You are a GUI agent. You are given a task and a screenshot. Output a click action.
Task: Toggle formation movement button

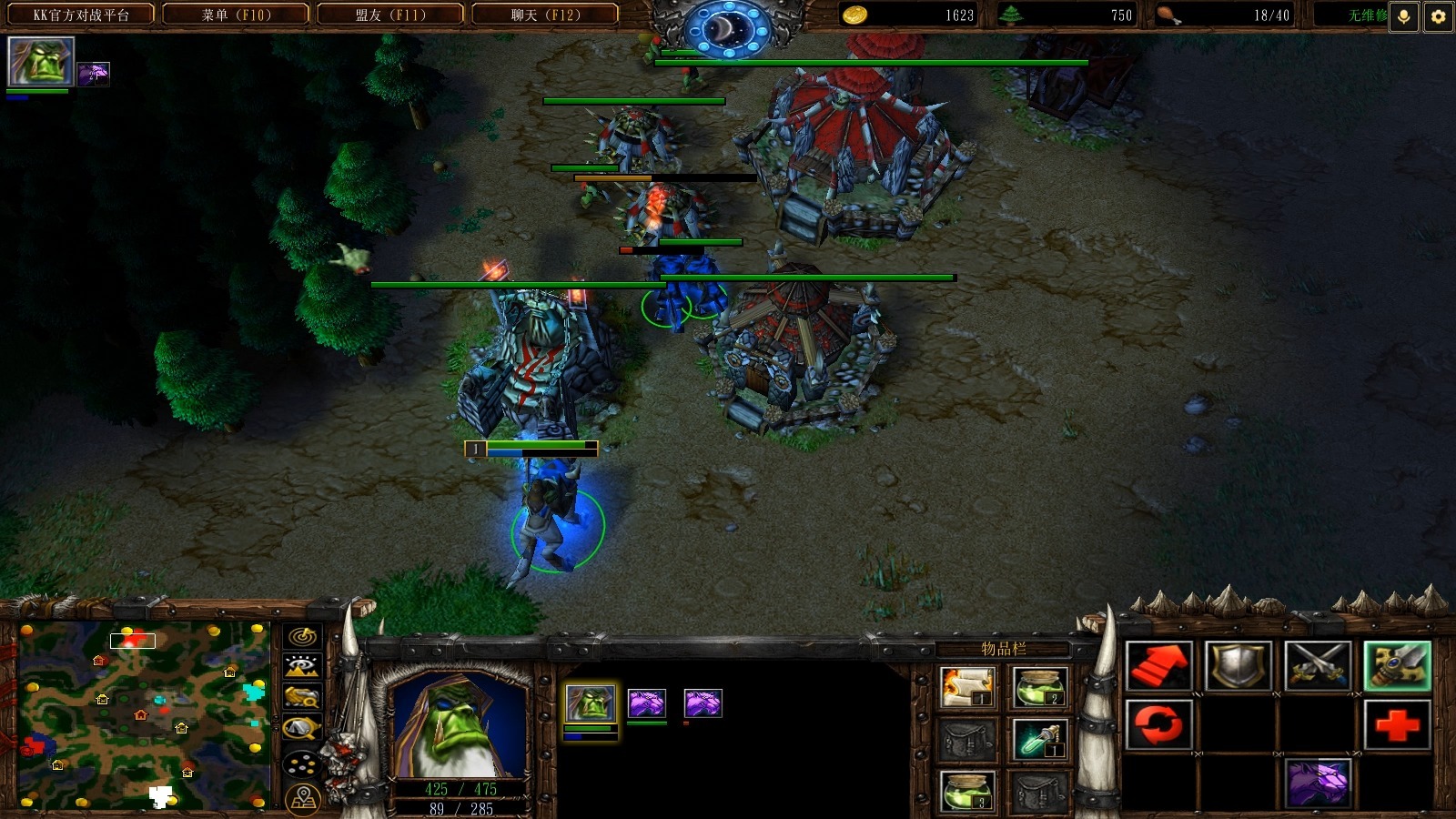303,764
